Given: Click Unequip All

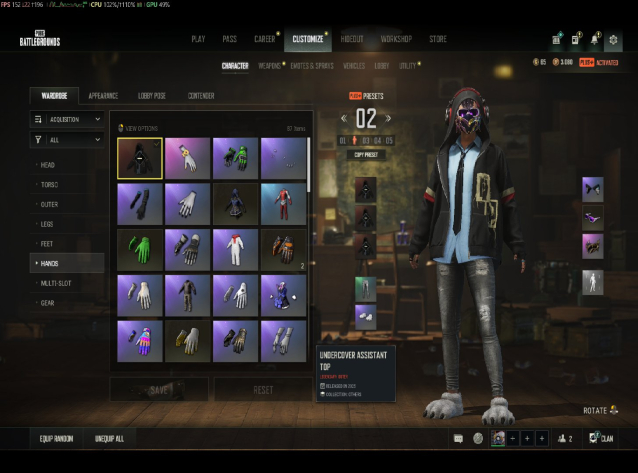Looking at the screenshot, I should click(x=110, y=438).
